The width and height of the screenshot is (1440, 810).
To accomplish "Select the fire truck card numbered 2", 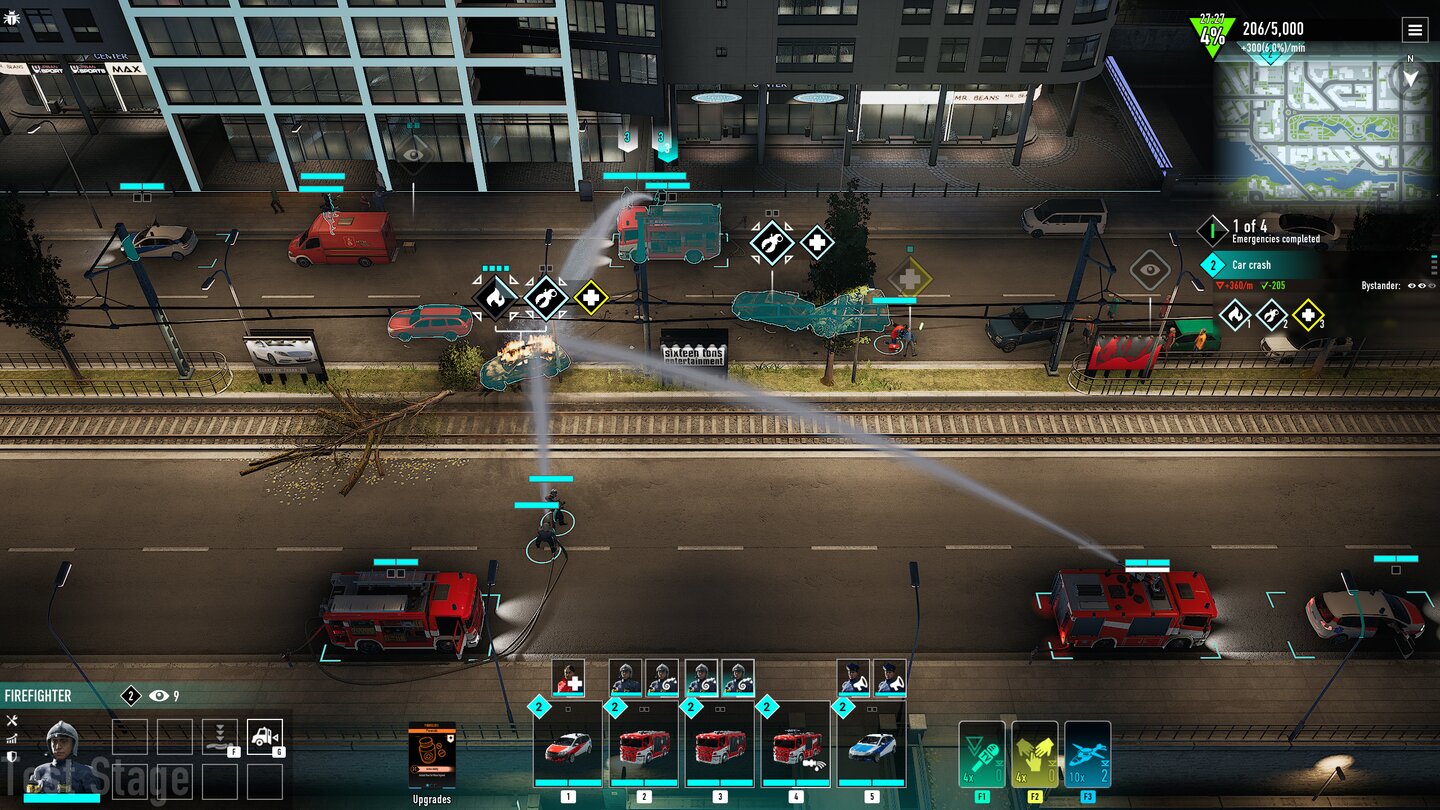I will [x=644, y=744].
